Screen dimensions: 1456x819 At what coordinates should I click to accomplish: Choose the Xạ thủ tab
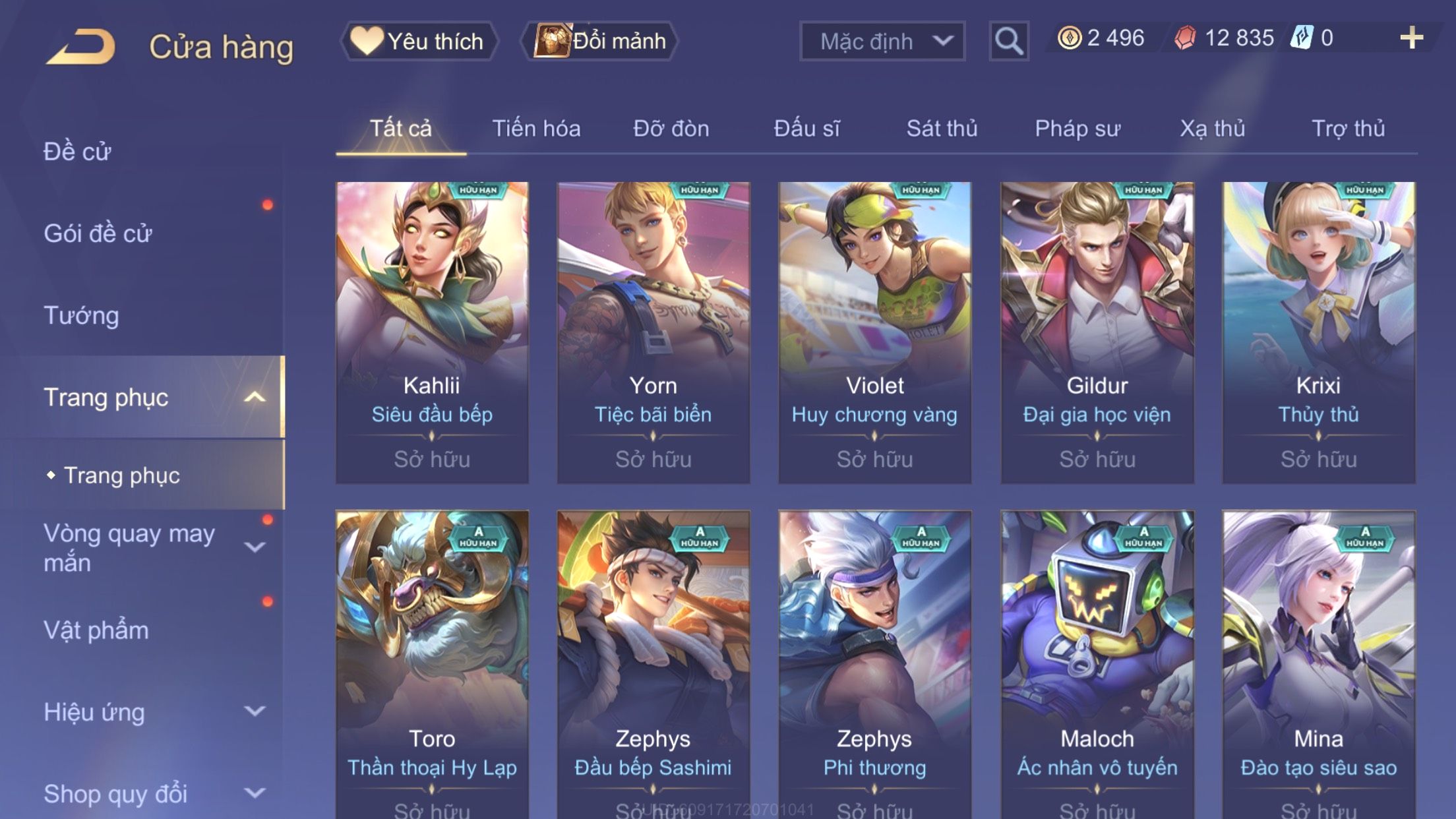pyautogui.click(x=1212, y=129)
